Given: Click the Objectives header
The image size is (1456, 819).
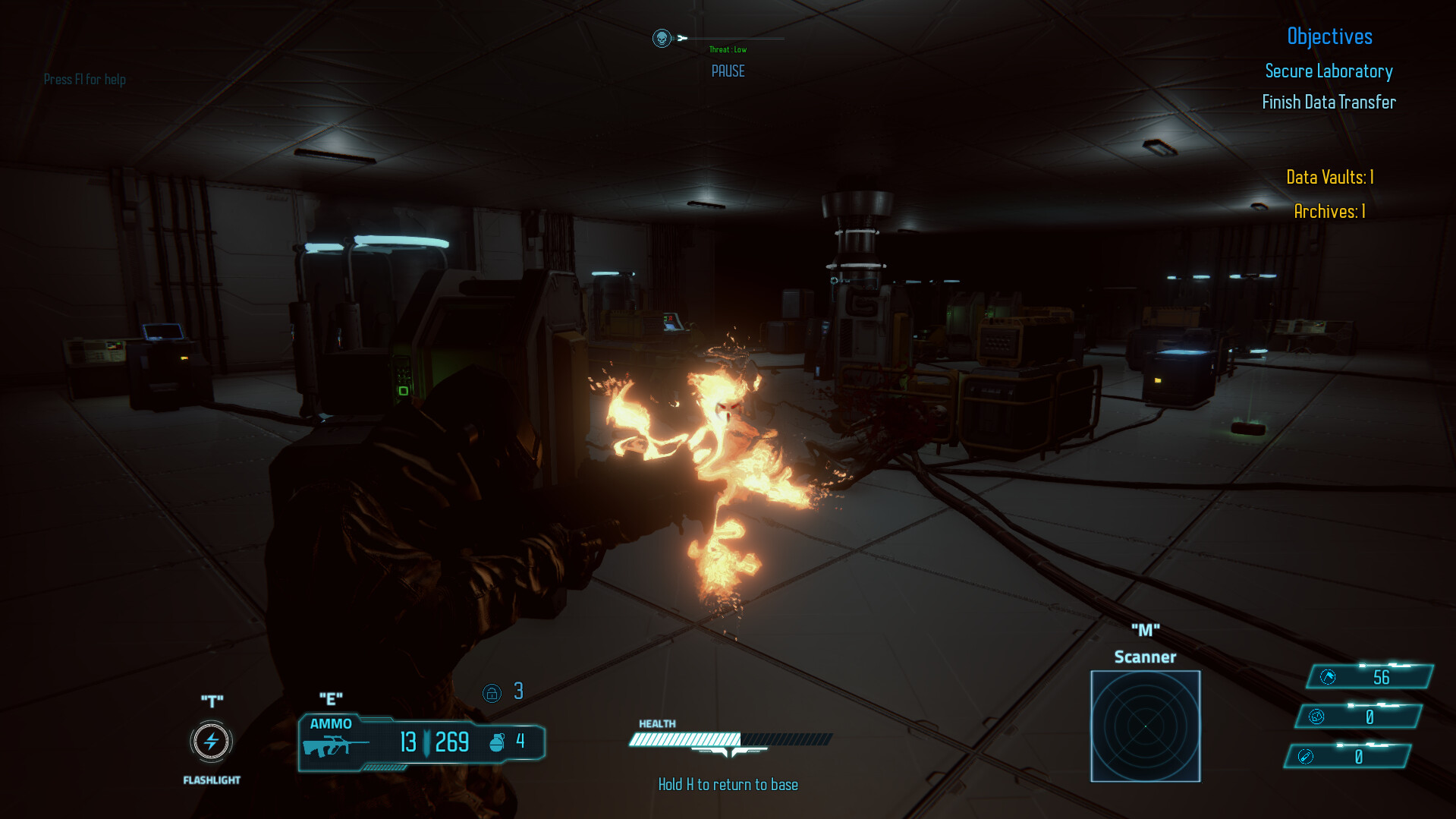Looking at the screenshot, I should [x=1329, y=36].
